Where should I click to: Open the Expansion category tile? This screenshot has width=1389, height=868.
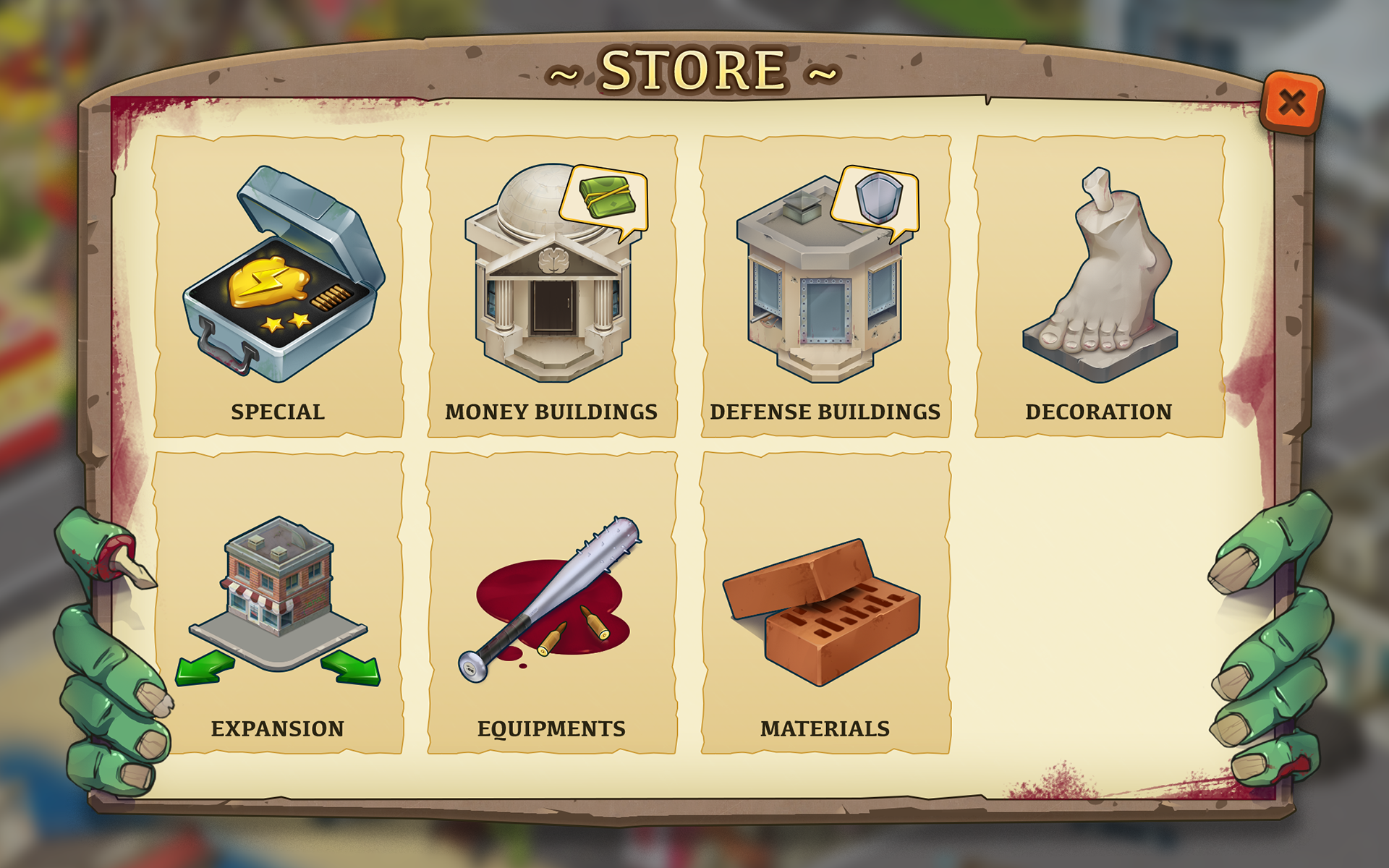[279, 603]
